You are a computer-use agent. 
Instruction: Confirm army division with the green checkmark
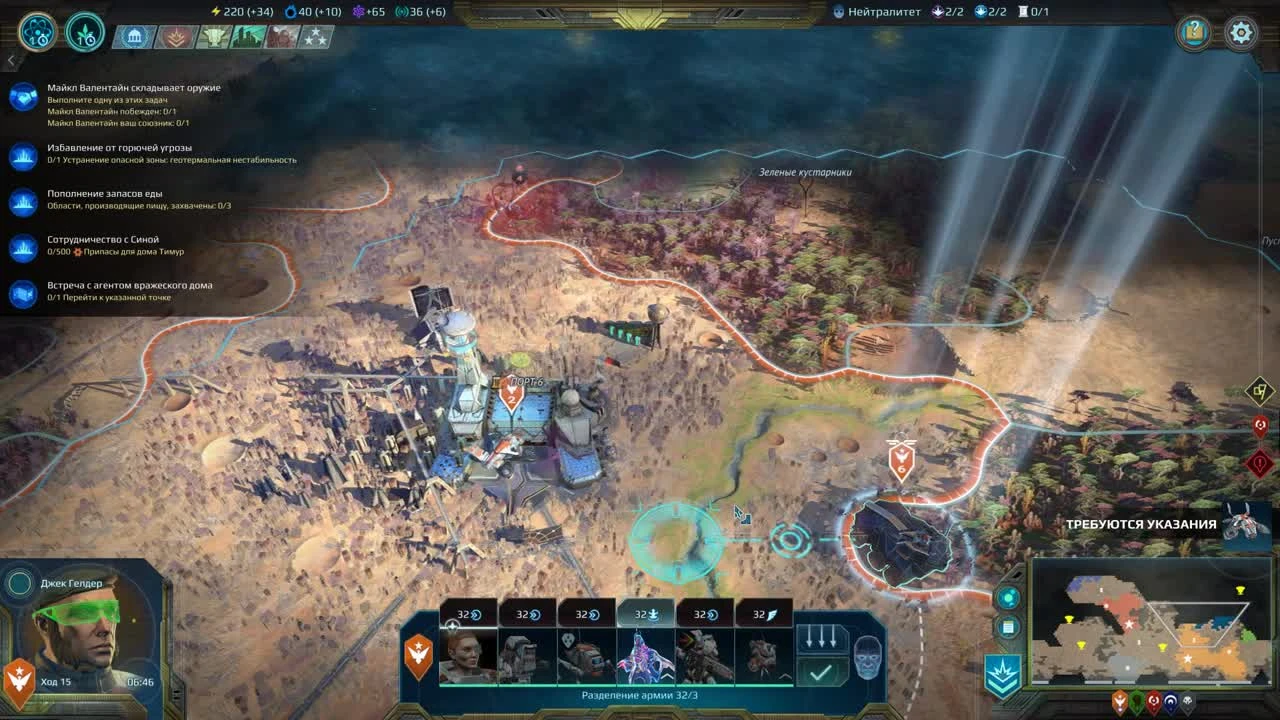tap(821, 670)
